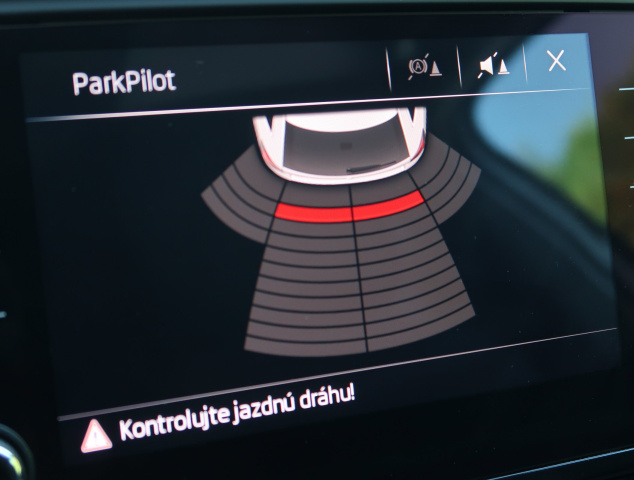The image size is (634, 480).
Task: Close the ParkPilot screen
Action: pos(556,61)
